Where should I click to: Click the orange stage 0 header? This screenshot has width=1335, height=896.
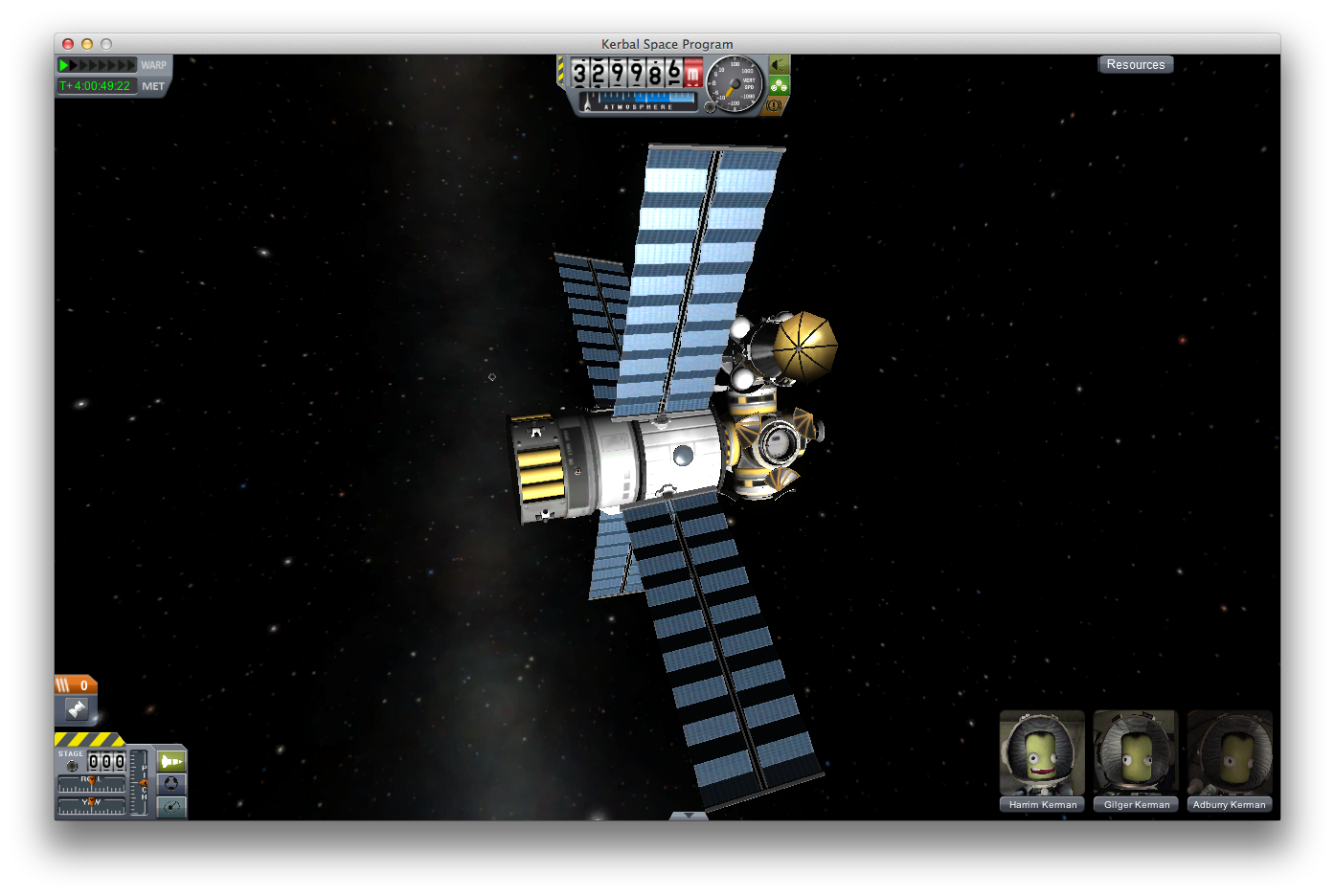tap(76, 684)
